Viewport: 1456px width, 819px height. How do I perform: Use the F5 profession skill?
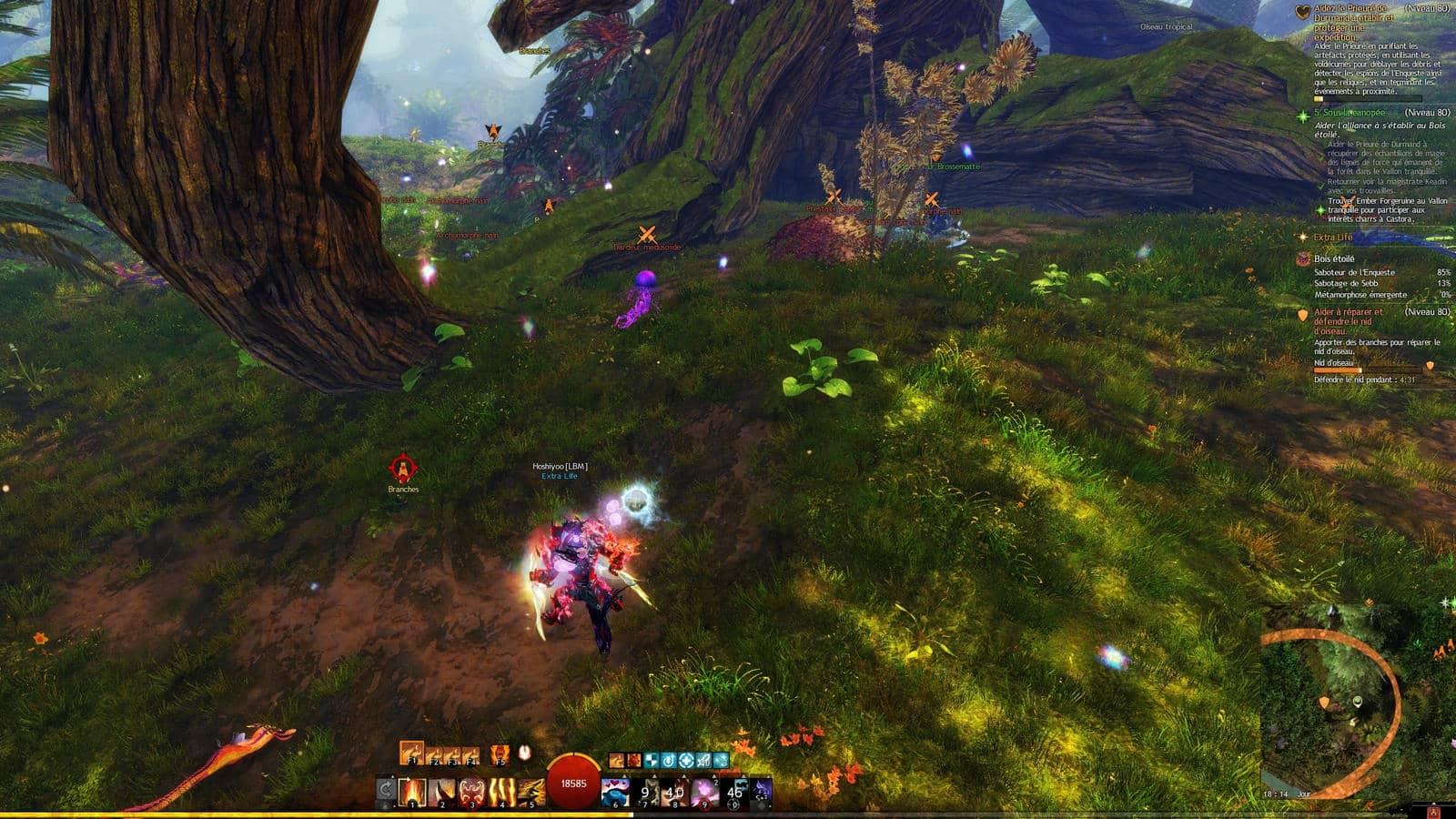[x=499, y=753]
